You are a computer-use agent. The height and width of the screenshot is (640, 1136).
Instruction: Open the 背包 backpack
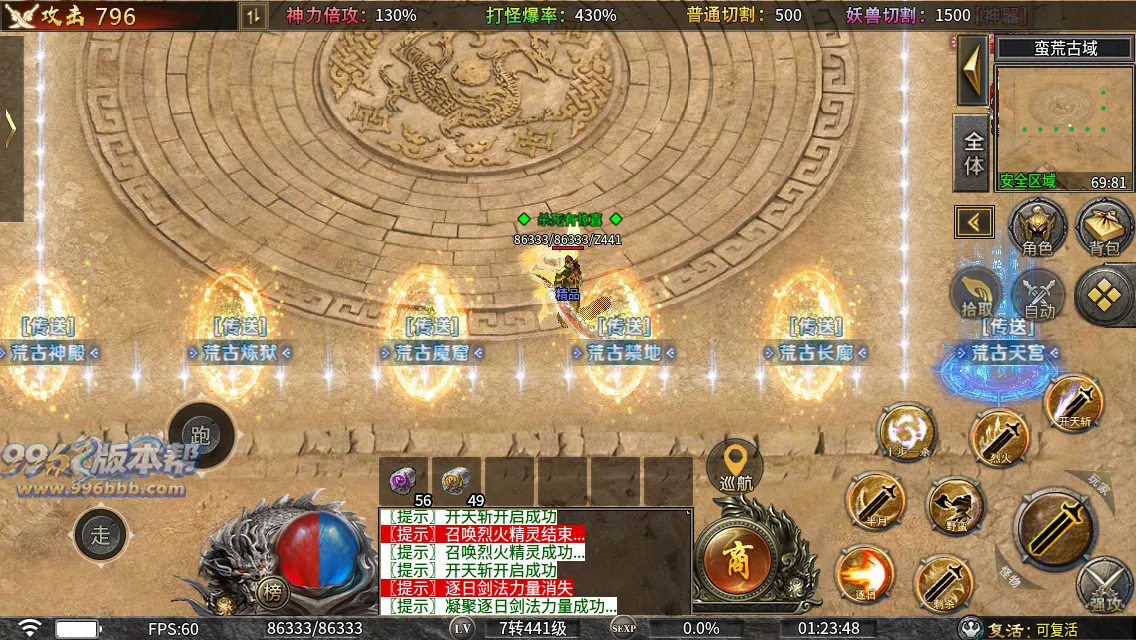pos(1104,226)
